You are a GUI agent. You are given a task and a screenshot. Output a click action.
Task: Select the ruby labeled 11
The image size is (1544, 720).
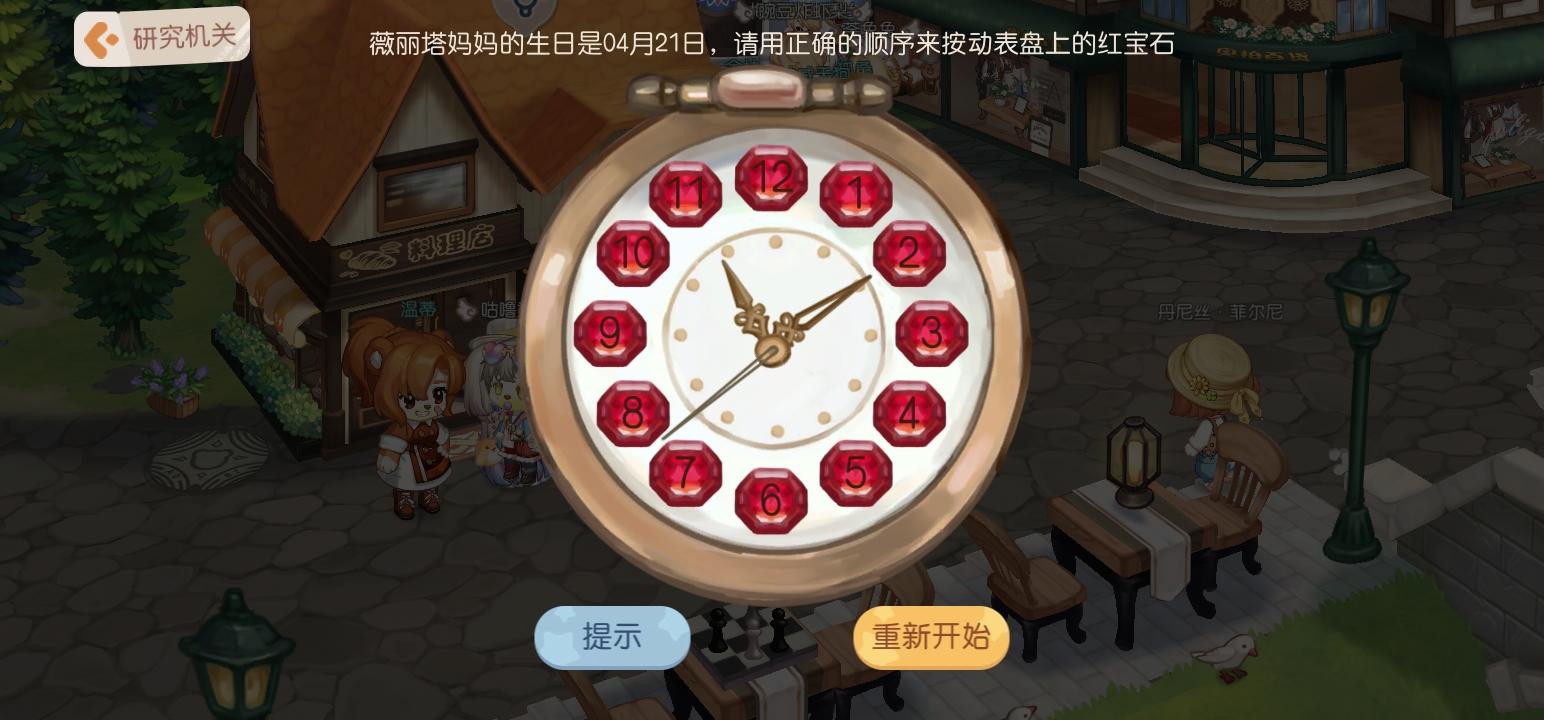point(686,190)
